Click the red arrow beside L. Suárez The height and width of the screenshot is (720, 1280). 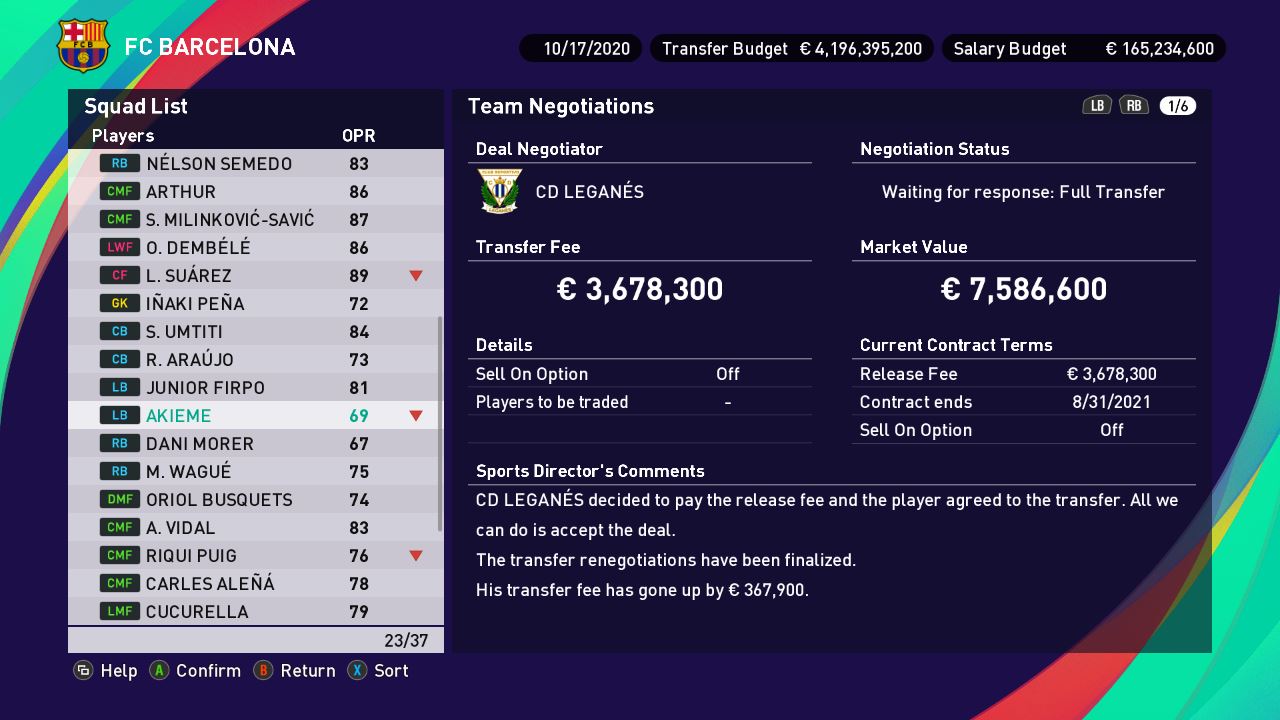(x=415, y=275)
